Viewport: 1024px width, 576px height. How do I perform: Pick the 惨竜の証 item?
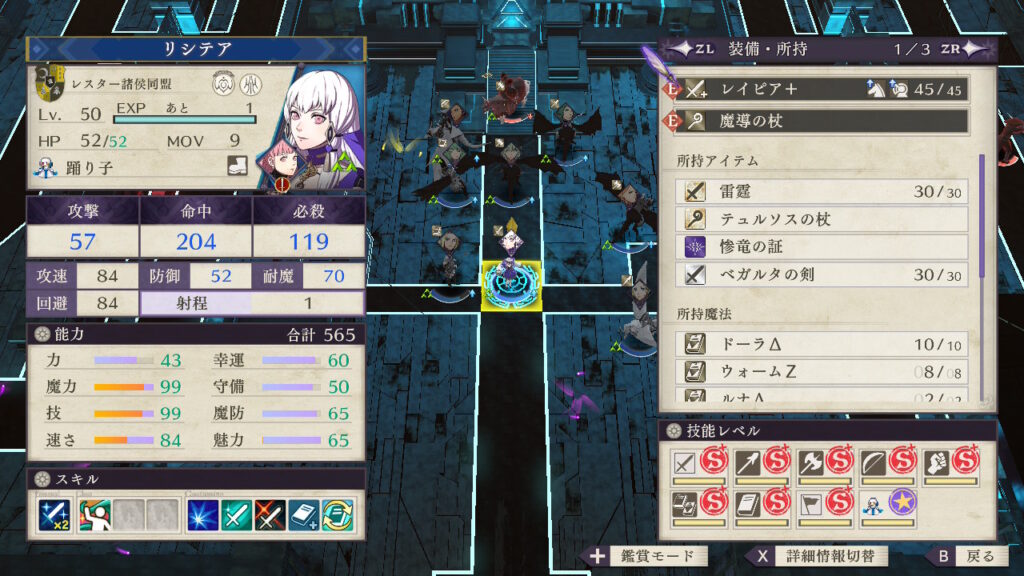[825, 247]
